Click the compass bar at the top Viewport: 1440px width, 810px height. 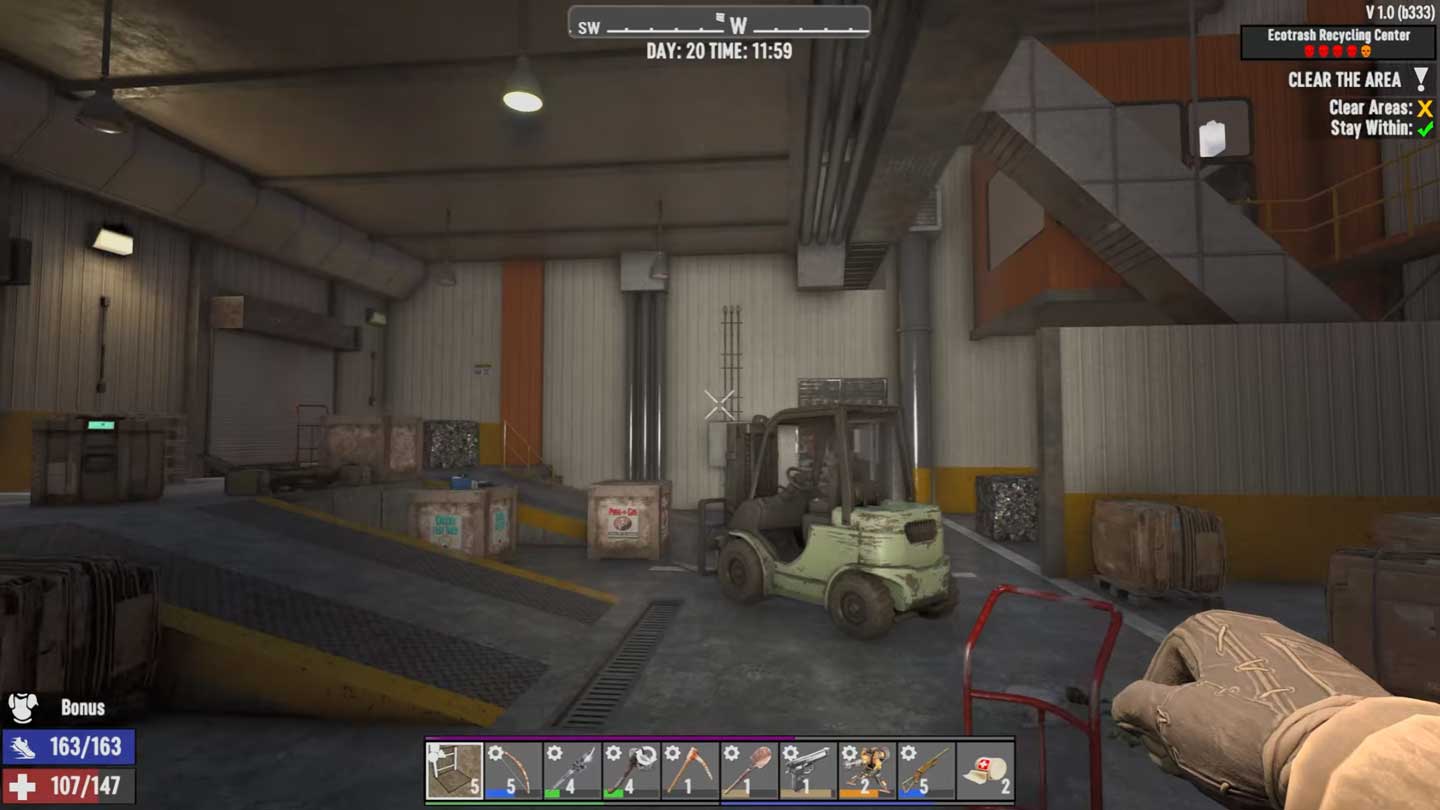[719, 23]
